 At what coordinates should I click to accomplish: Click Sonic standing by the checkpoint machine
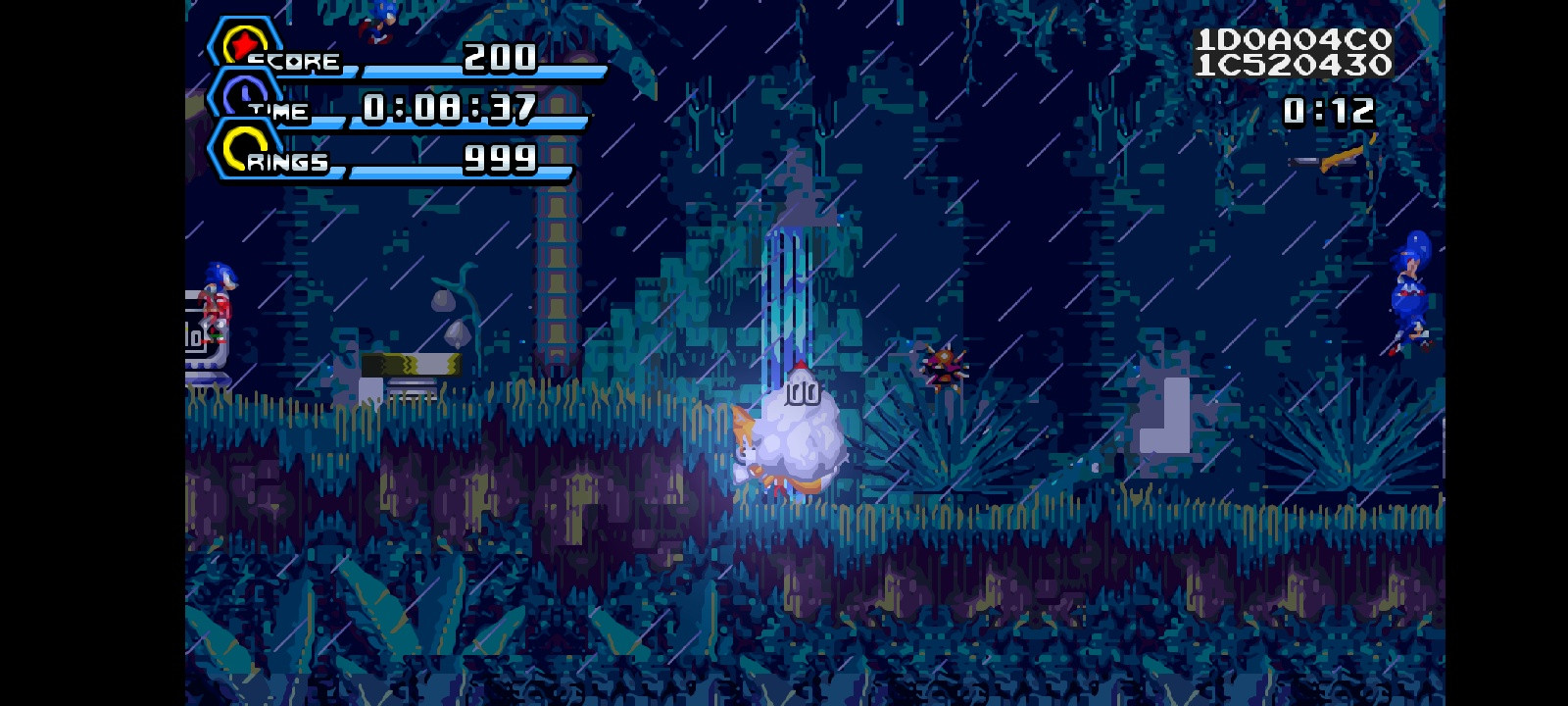216,304
